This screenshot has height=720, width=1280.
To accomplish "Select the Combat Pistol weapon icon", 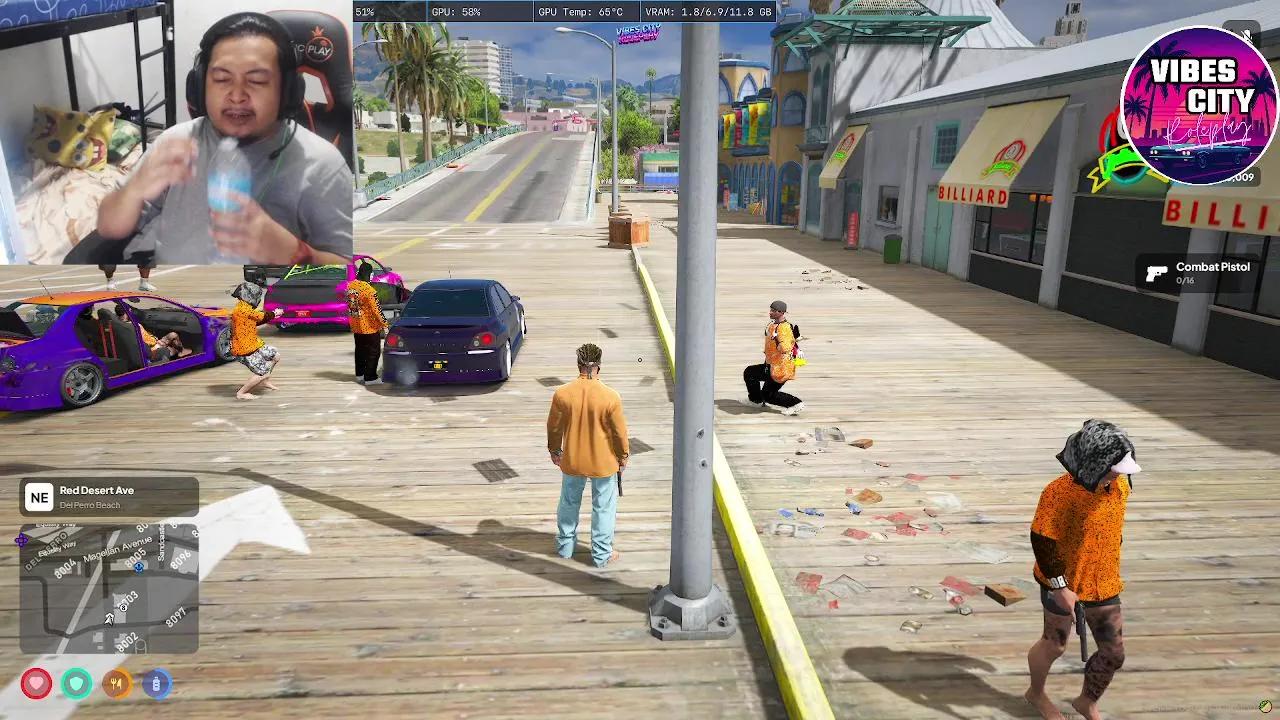I will click(x=1156, y=272).
